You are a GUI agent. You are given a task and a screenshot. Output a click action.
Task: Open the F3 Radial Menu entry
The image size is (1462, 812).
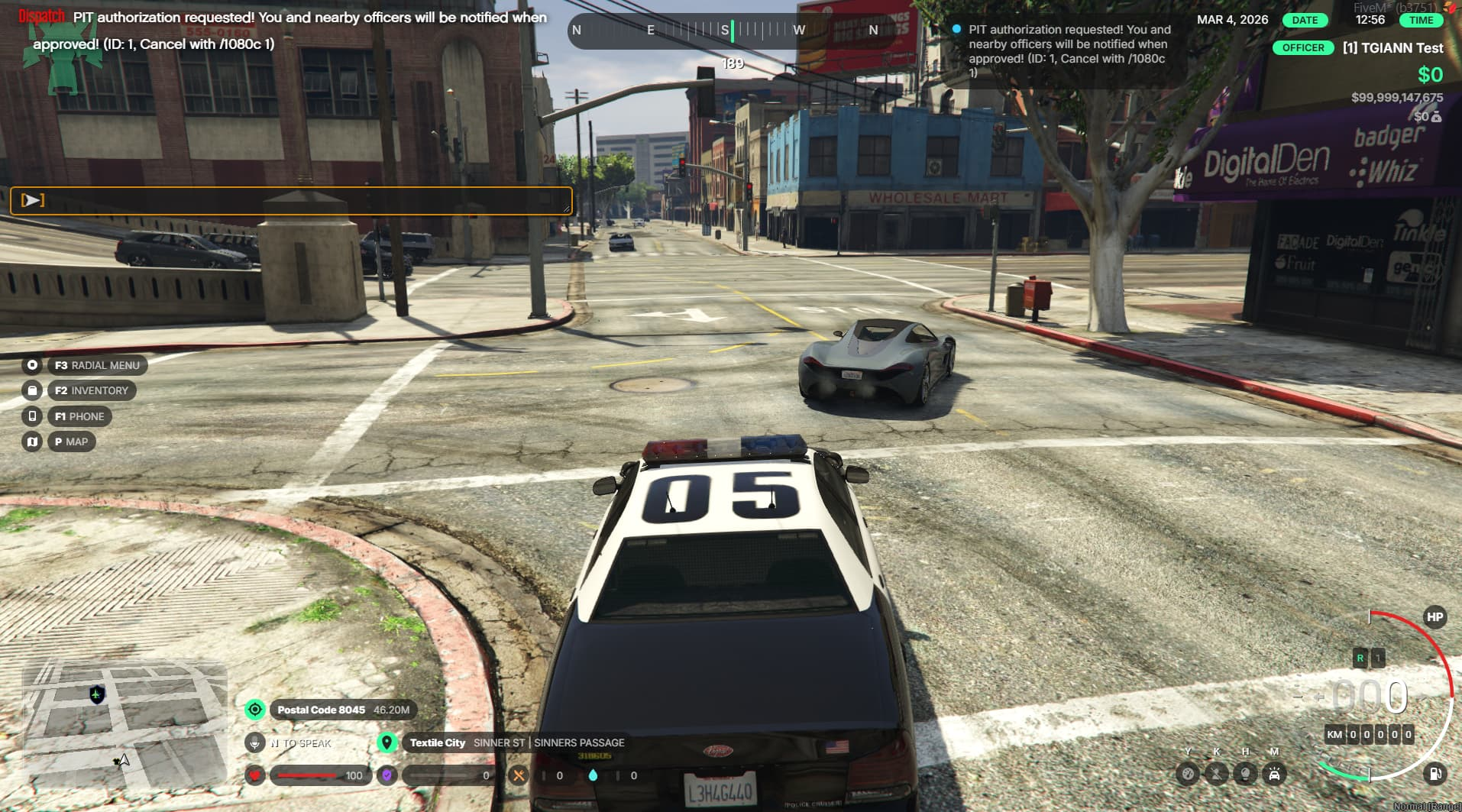coord(96,365)
